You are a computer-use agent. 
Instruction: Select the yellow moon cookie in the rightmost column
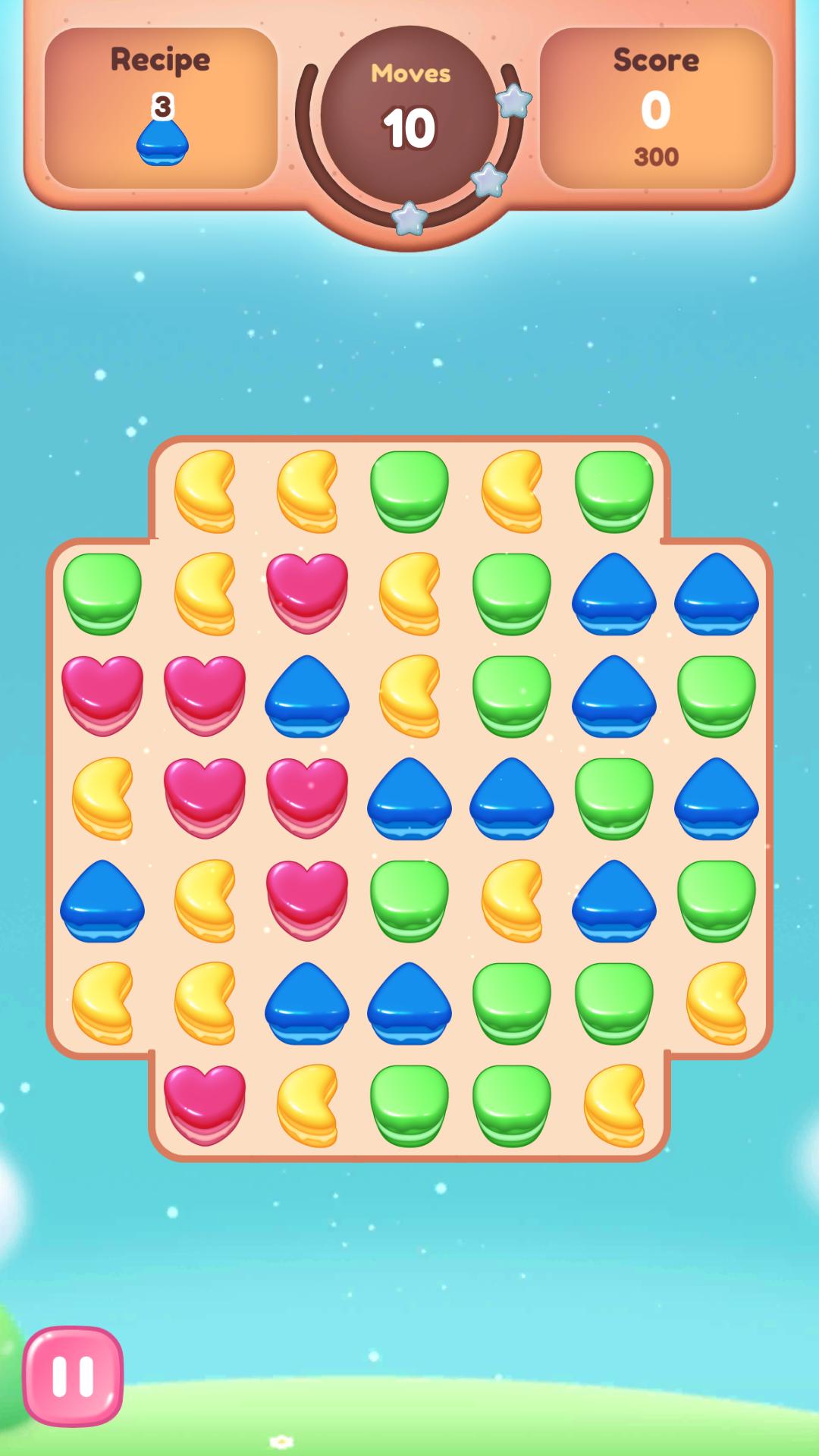(717, 1003)
